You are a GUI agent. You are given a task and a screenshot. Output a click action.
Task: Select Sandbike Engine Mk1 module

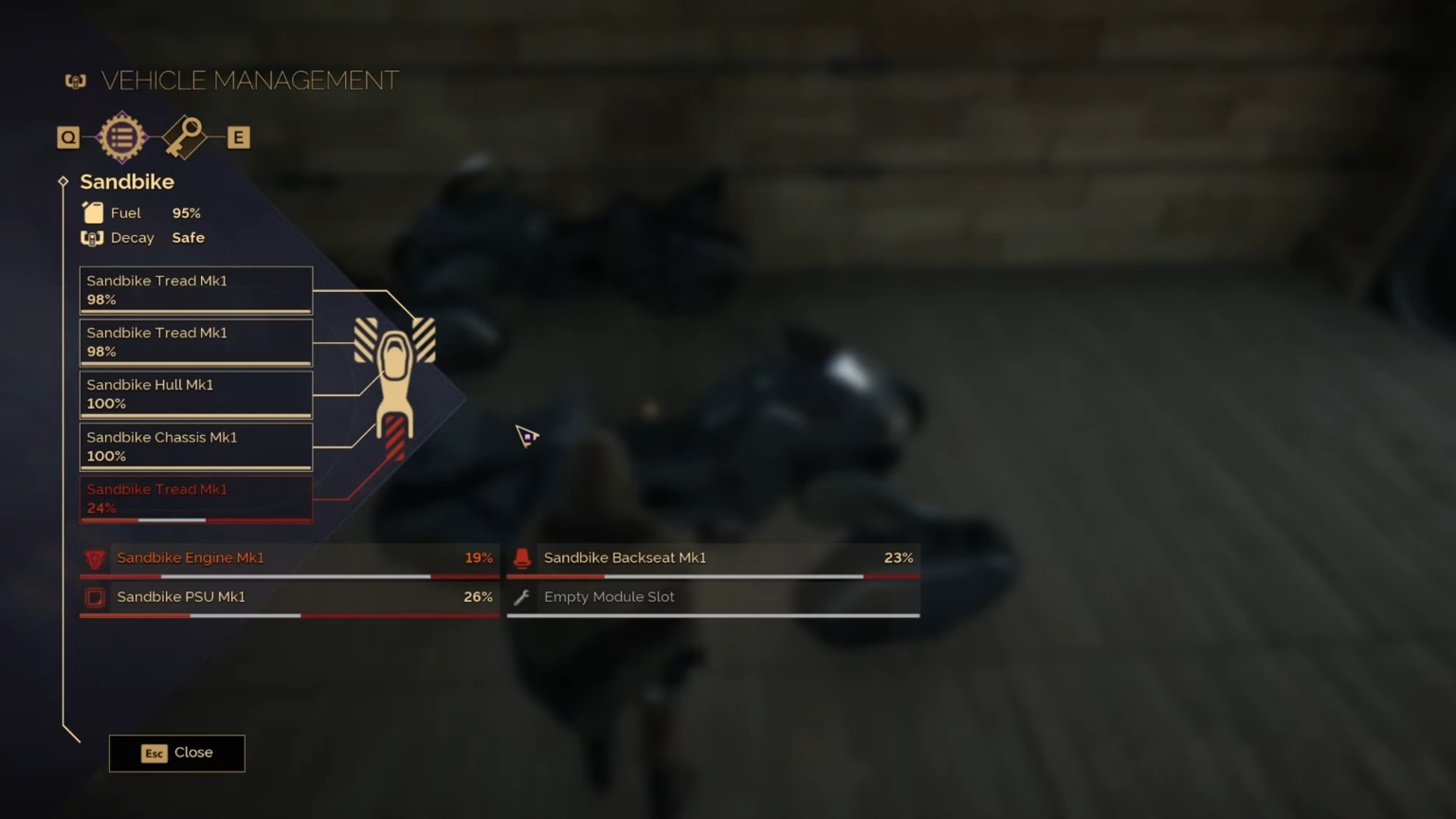pyautogui.click(x=284, y=558)
